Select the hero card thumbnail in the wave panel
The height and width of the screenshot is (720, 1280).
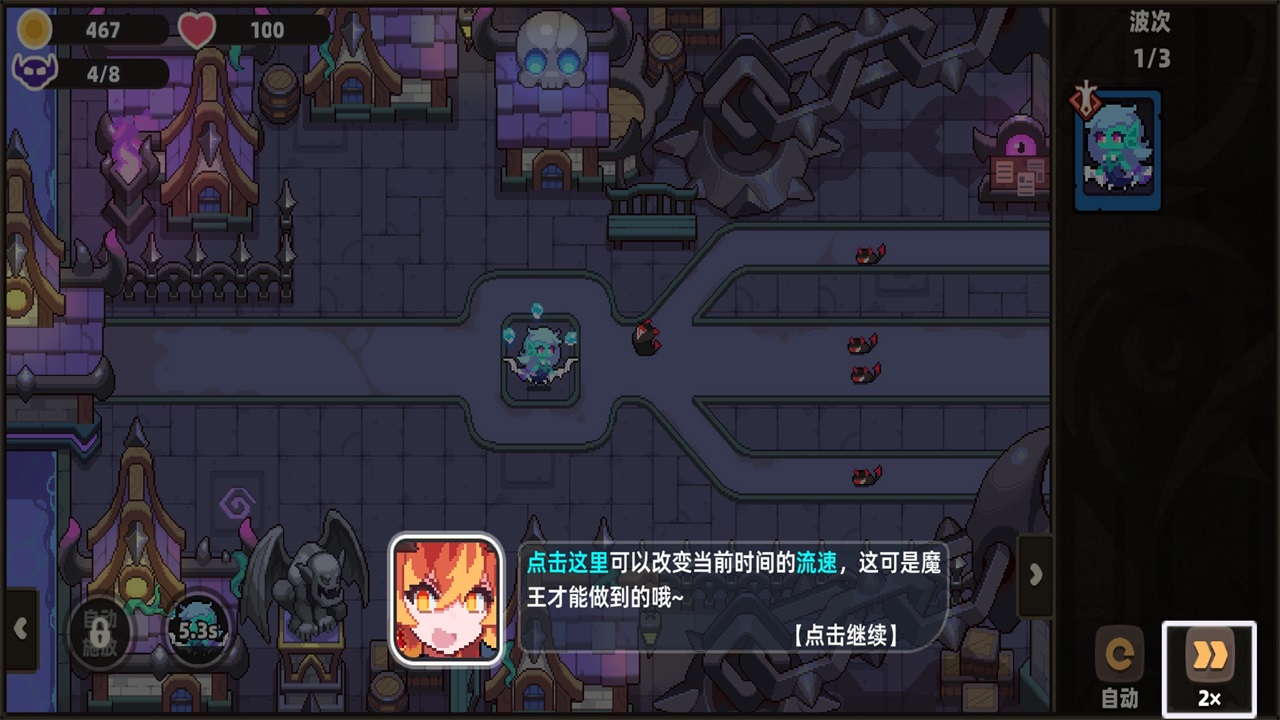click(x=1117, y=150)
